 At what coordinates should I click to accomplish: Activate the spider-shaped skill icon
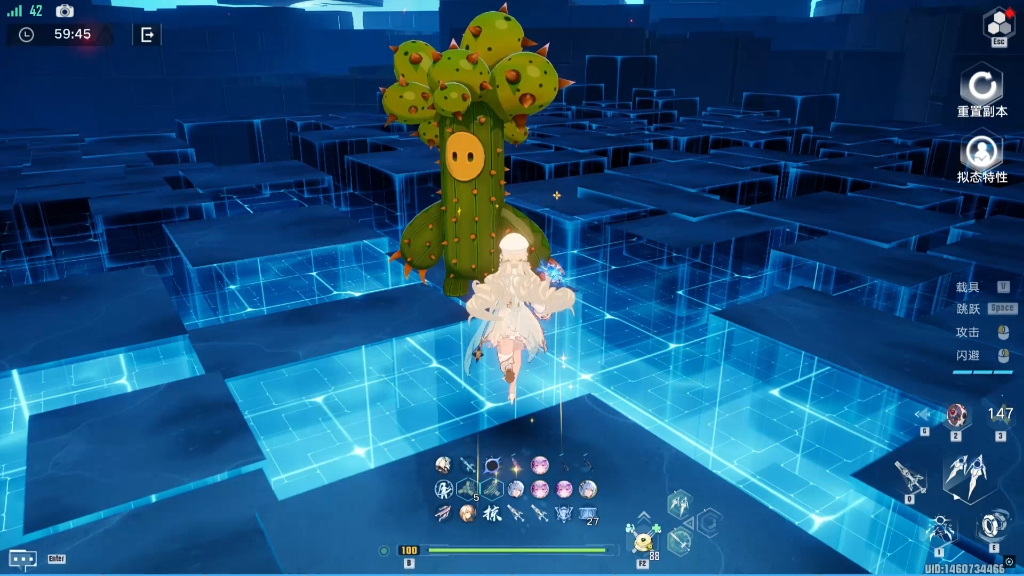click(940, 529)
